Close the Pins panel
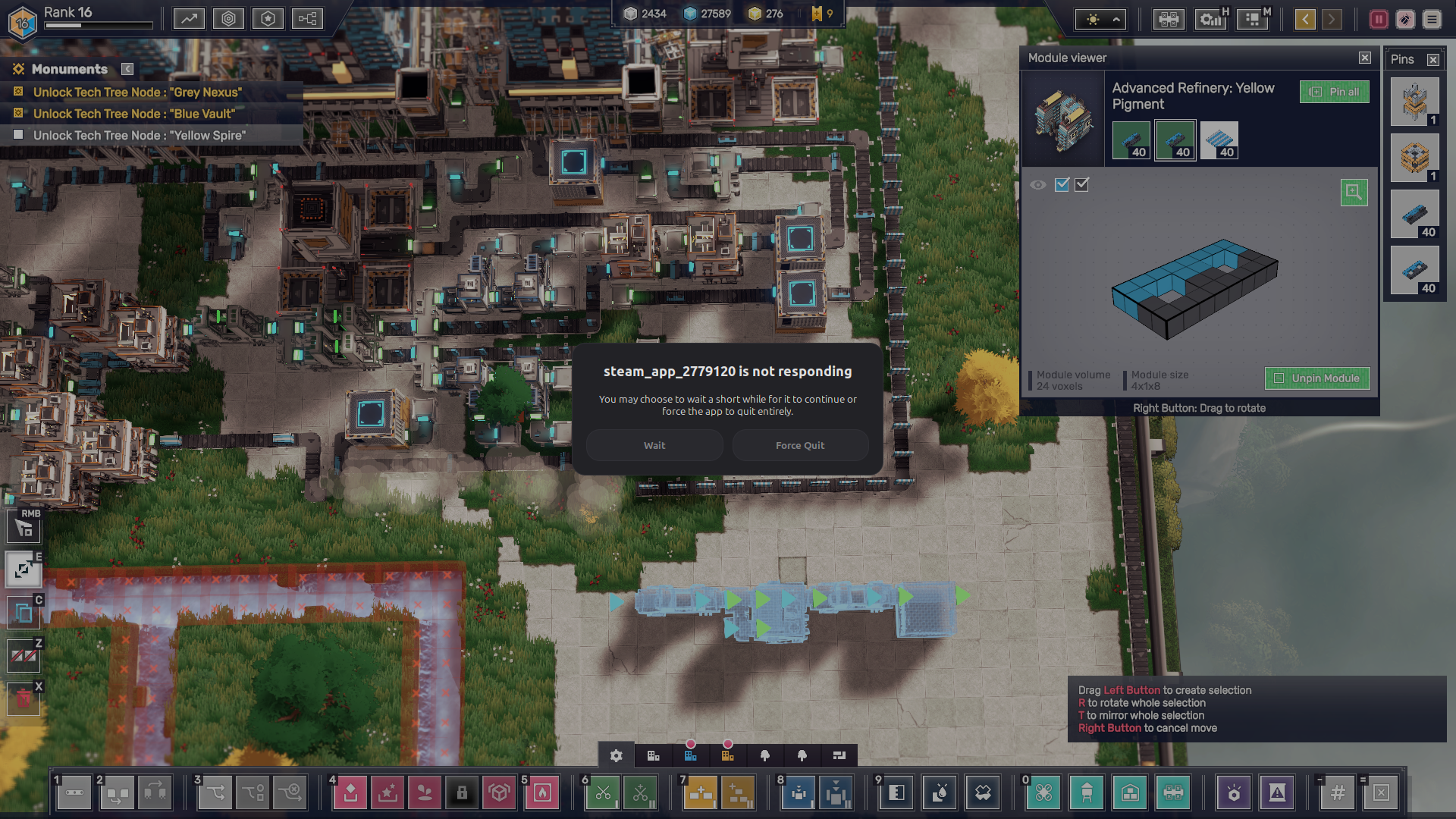 [x=1433, y=59]
